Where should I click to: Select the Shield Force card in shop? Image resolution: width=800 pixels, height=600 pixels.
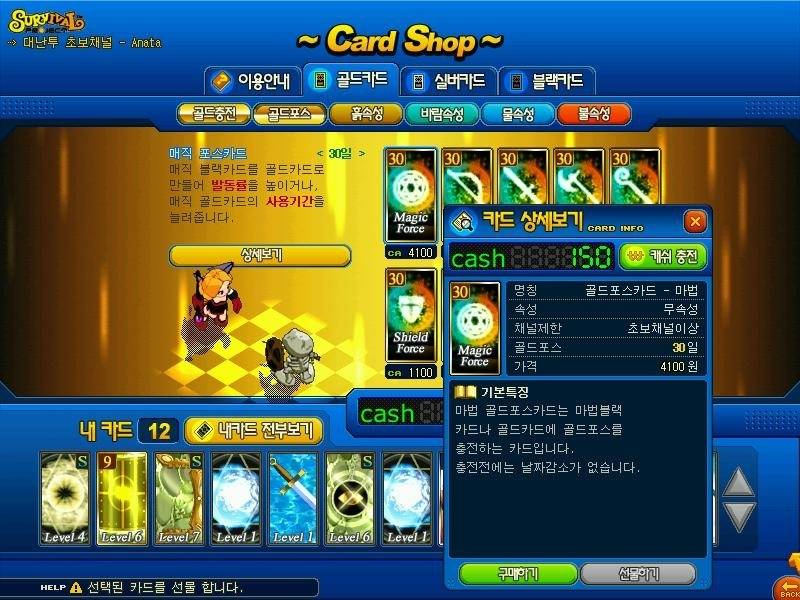coord(411,316)
